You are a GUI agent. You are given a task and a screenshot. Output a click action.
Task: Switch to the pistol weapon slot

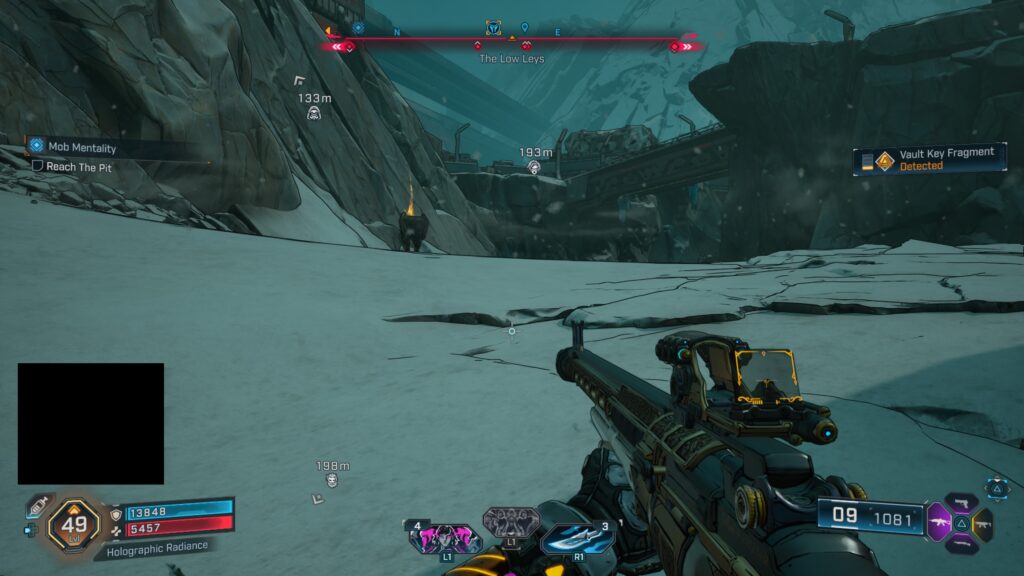click(x=961, y=501)
